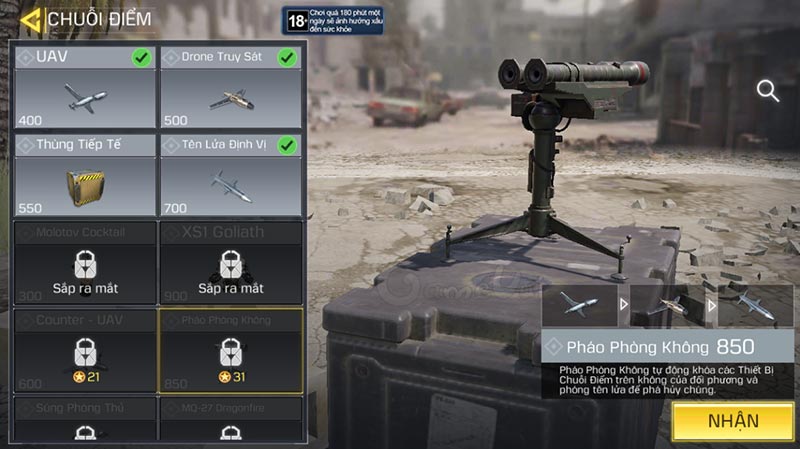Screen dimensions: 800x449
Task: Select the MQ-27 Dragonfire tile
Action: (231, 420)
